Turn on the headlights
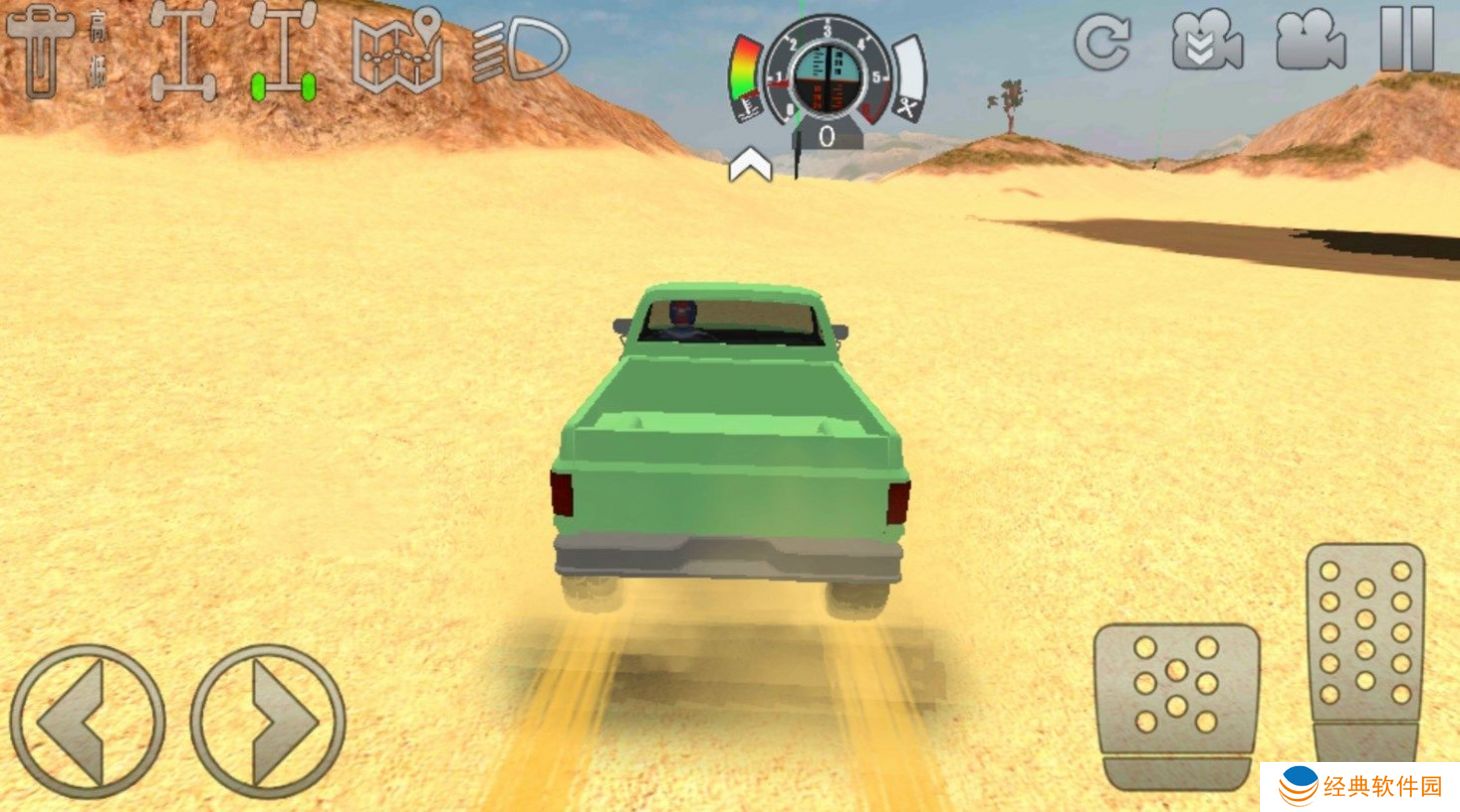 tap(521, 50)
